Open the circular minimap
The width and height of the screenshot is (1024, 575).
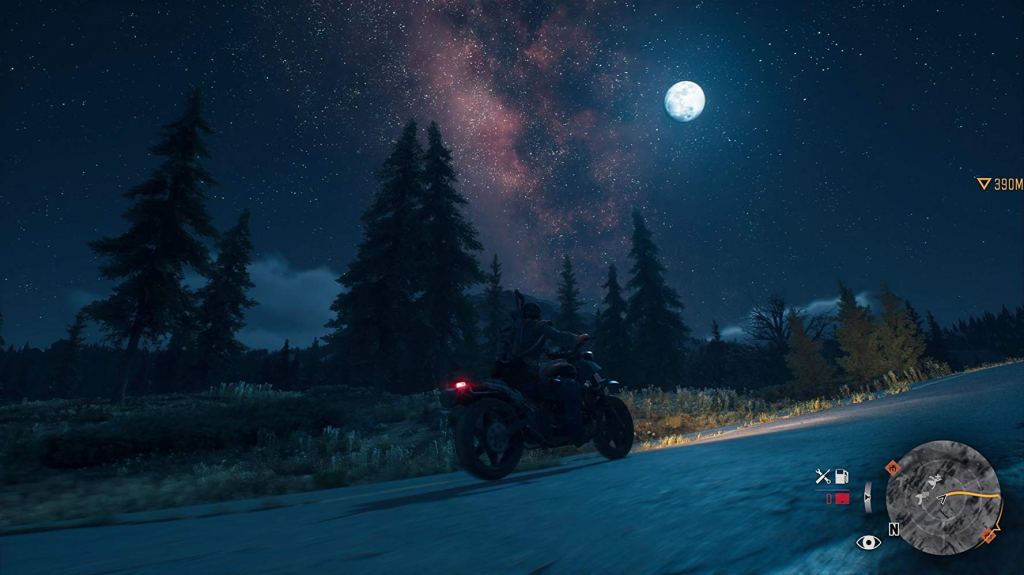[x=943, y=497]
